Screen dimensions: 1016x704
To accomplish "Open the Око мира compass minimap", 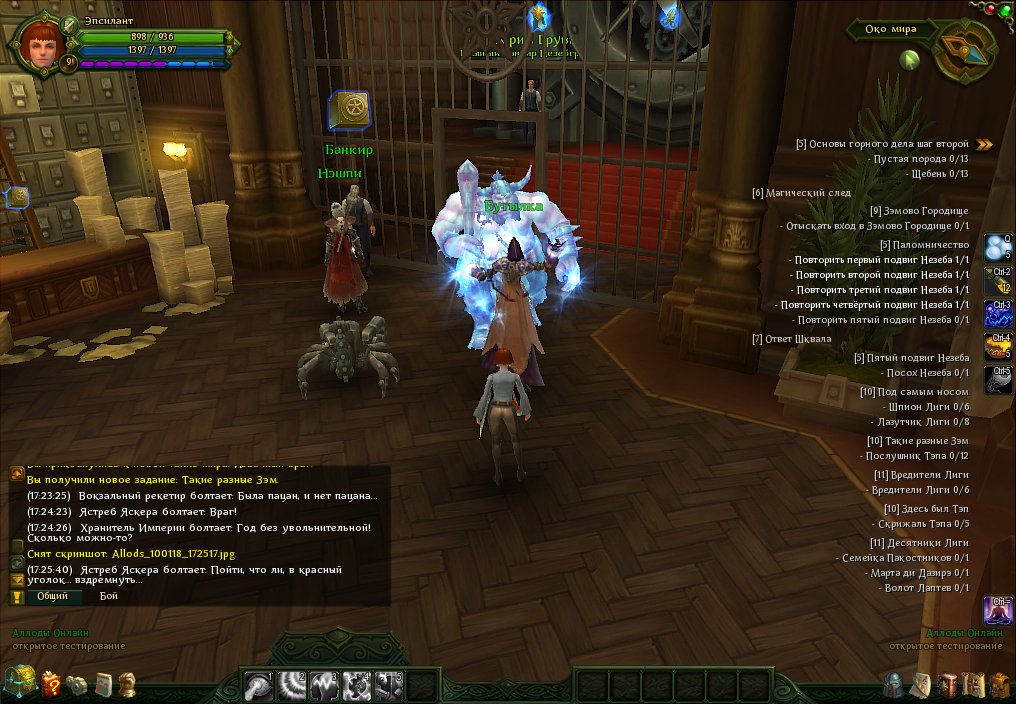I will pos(966,54).
